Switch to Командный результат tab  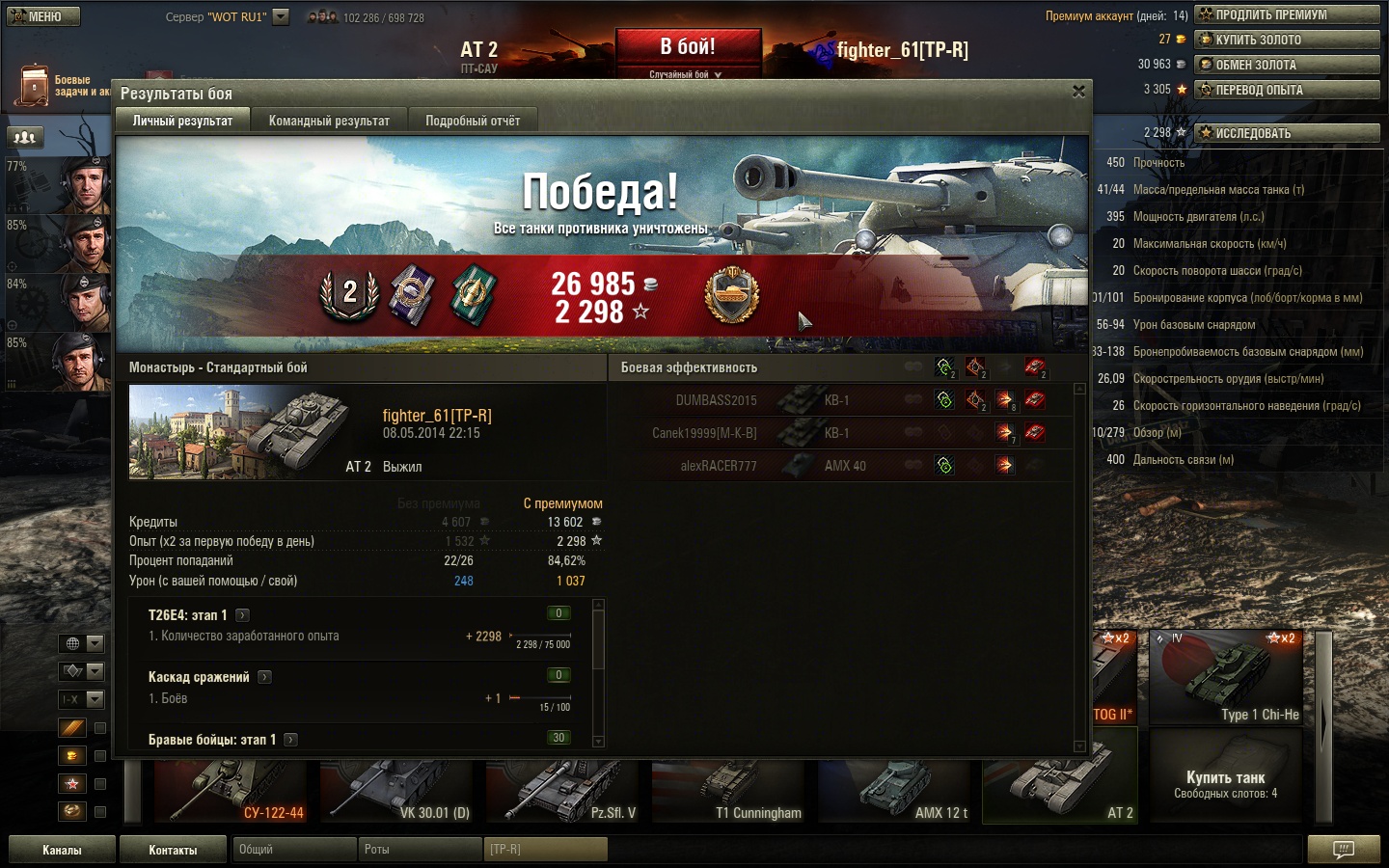pyautogui.click(x=329, y=121)
